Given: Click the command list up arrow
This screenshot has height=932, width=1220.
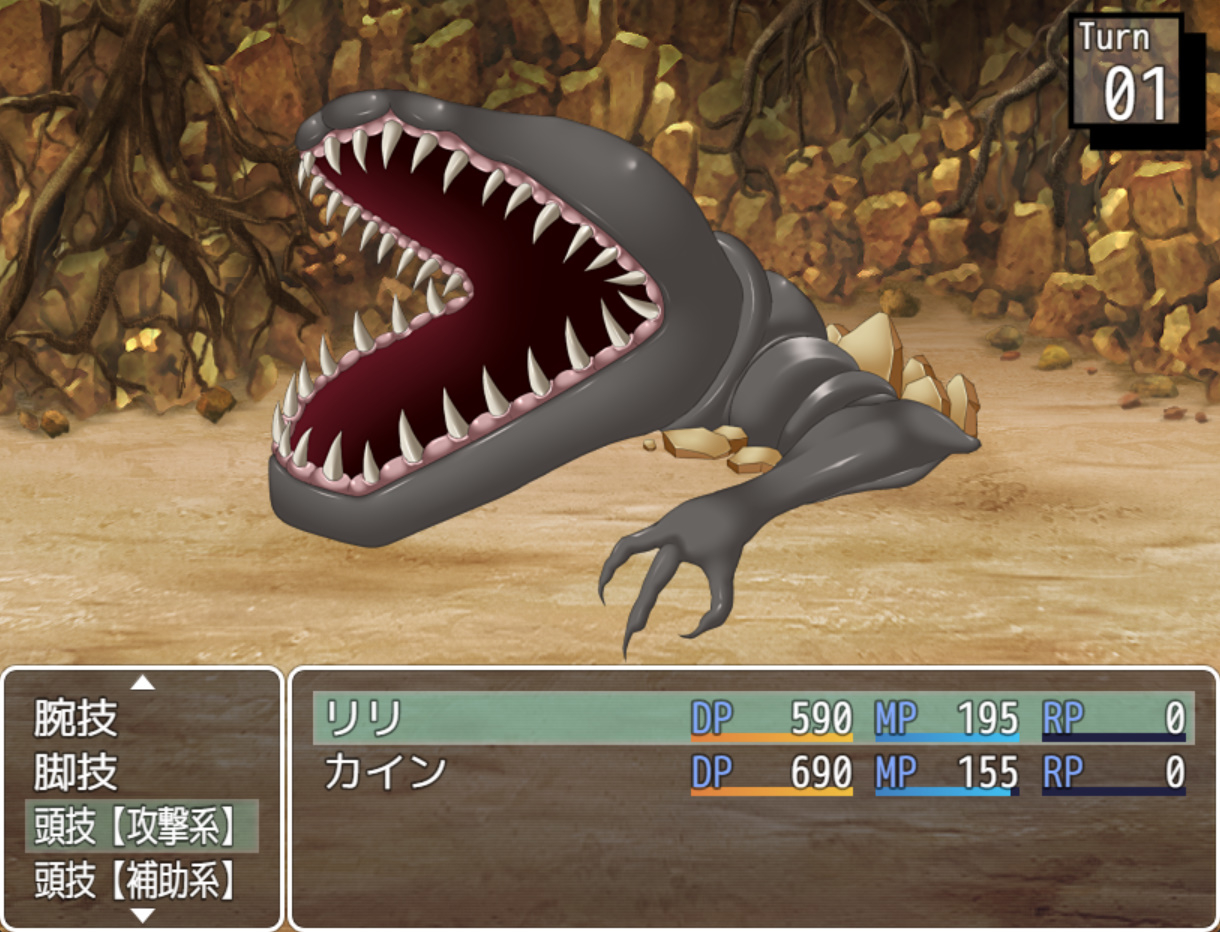Looking at the screenshot, I should point(143,683).
